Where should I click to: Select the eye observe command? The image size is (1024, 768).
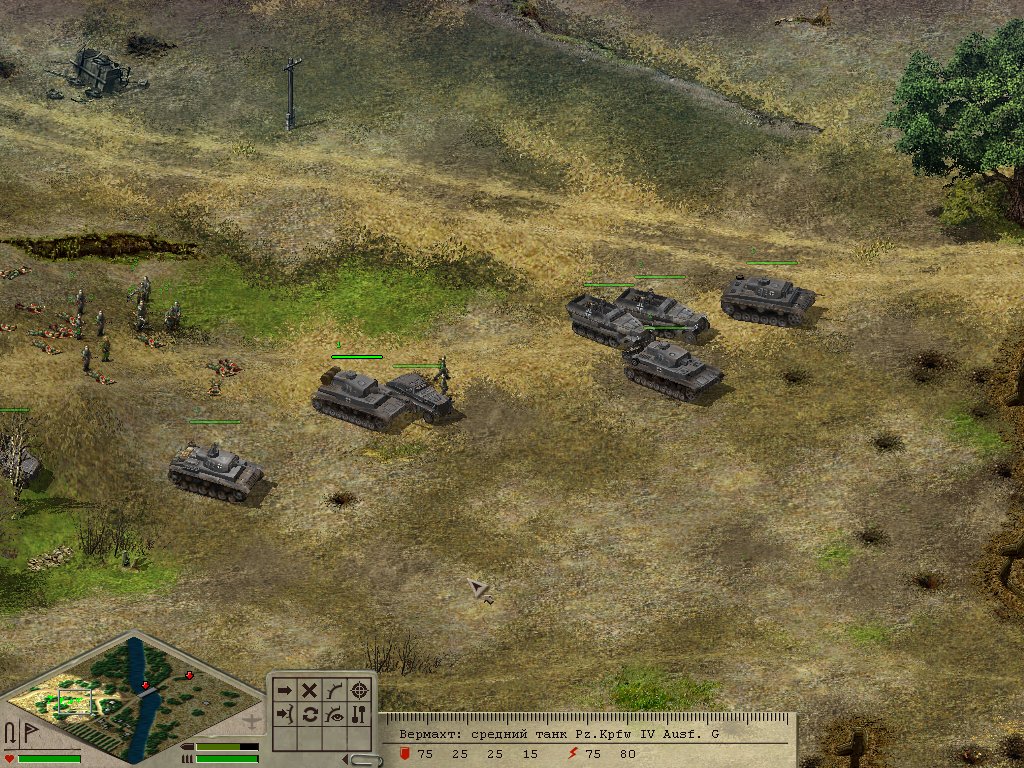335,714
